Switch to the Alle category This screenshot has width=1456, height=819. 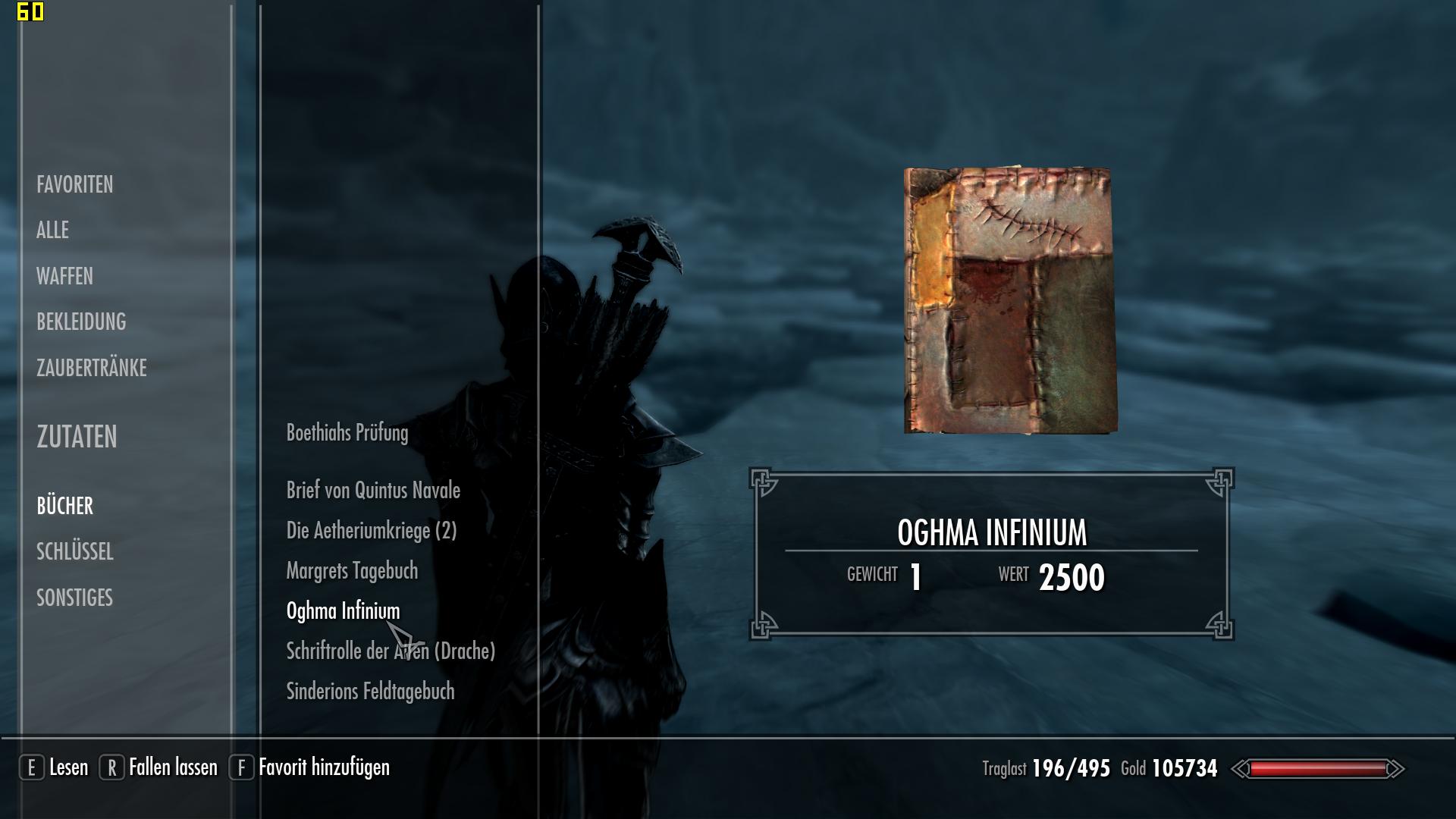(x=52, y=230)
